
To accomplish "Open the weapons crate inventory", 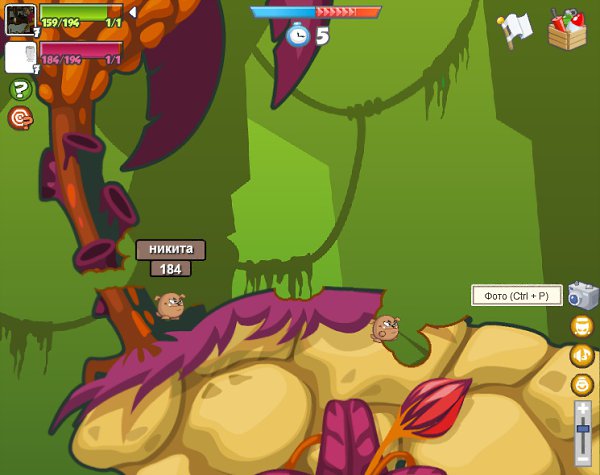I will tap(567, 29).
